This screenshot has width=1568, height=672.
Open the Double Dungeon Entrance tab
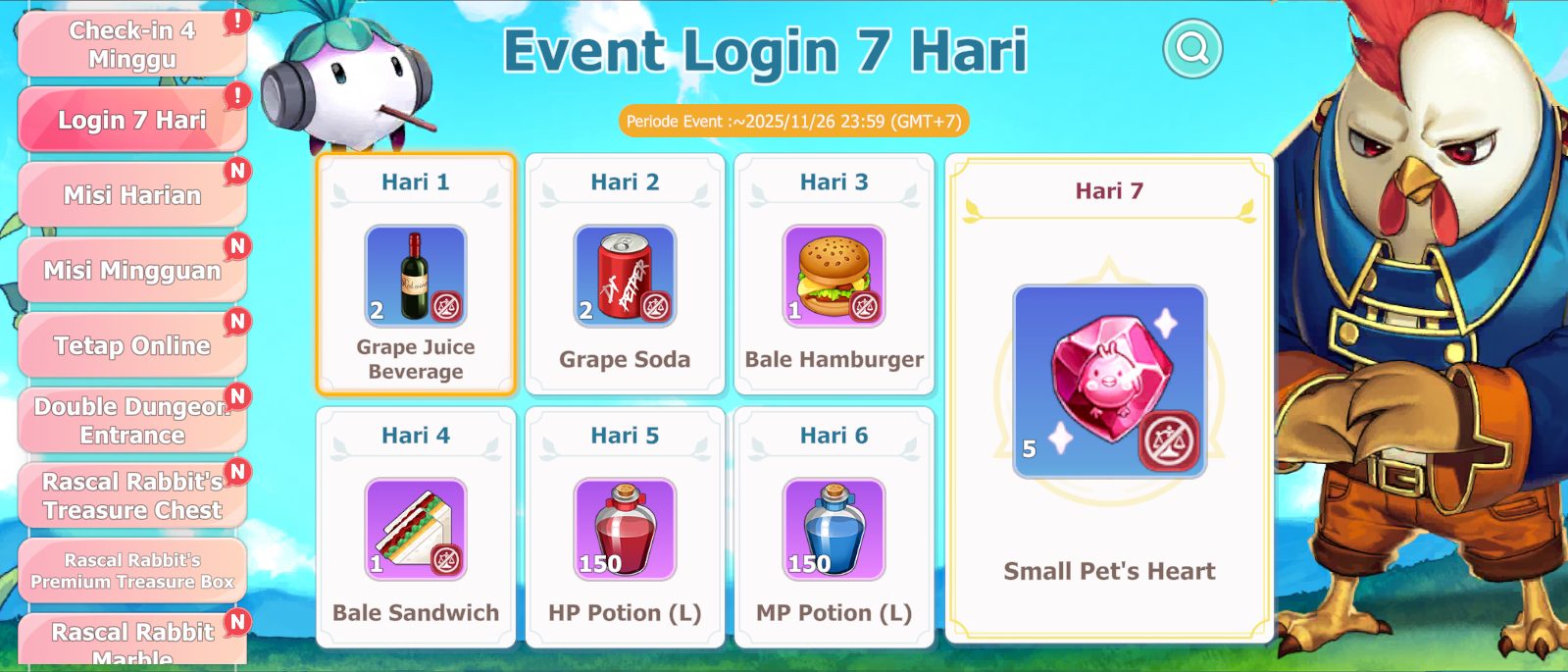pos(131,420)
